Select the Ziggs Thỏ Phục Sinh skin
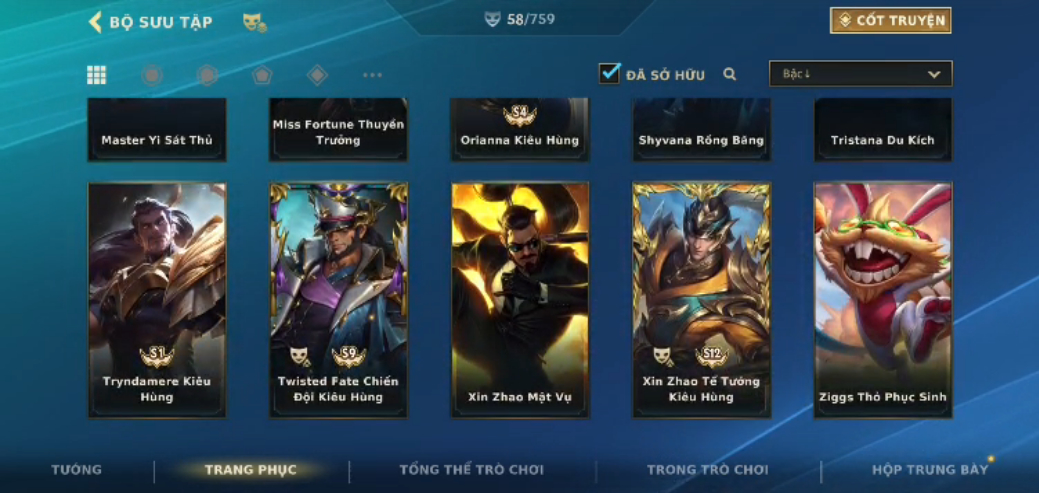Screen dimensions: 1039x493 tap(883, 299)
